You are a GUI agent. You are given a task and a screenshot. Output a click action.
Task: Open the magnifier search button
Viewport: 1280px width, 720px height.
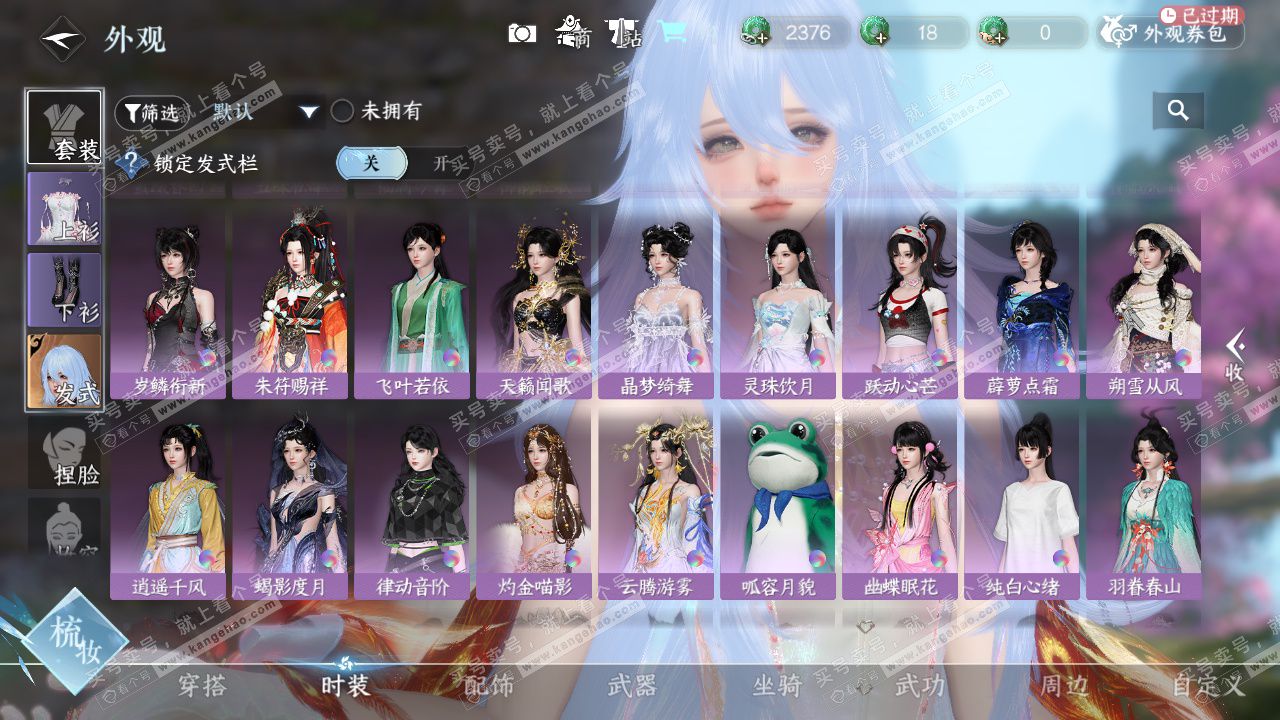1178,111
